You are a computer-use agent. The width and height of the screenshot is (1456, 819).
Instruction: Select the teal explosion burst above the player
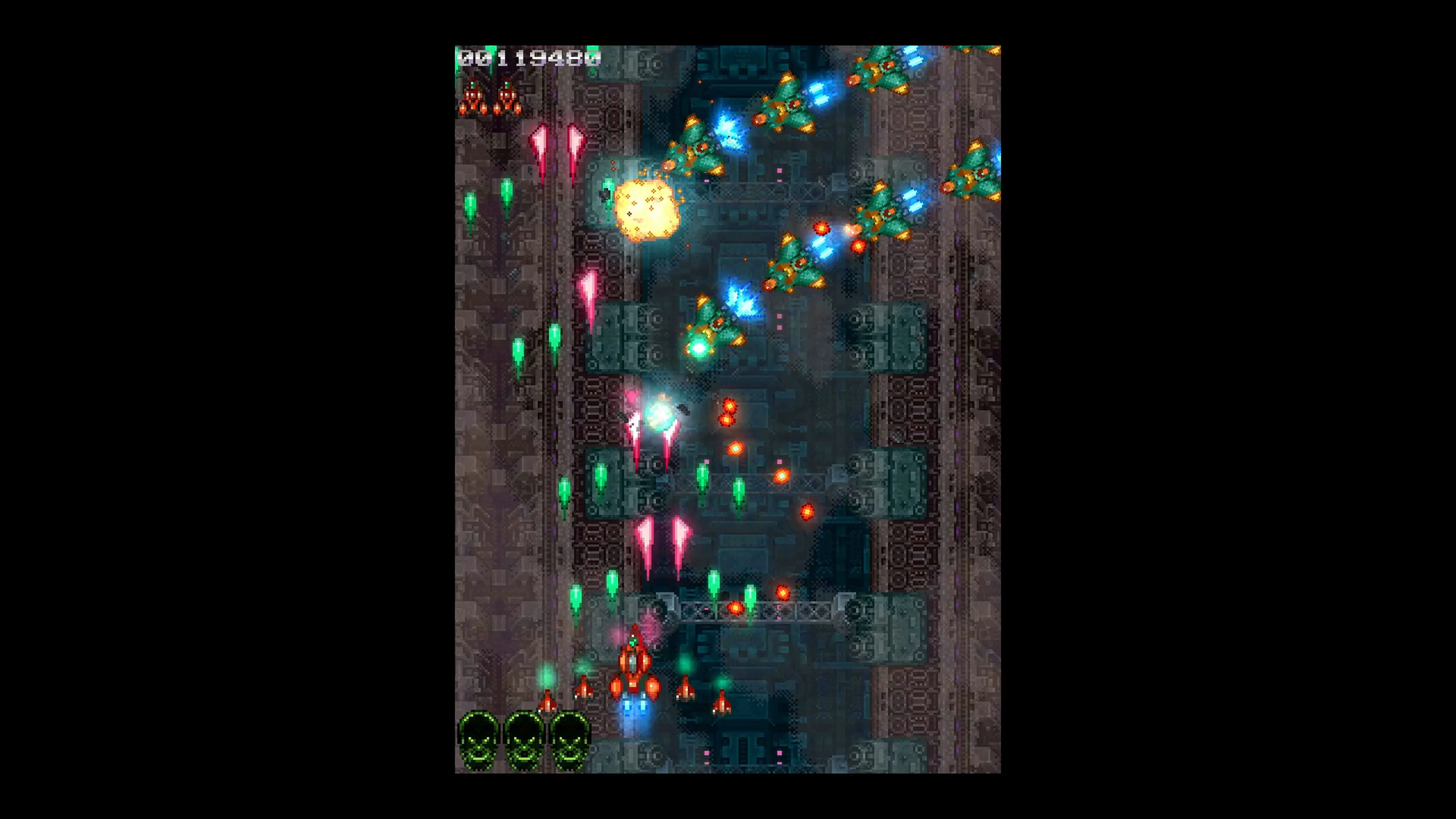(659, 416)
